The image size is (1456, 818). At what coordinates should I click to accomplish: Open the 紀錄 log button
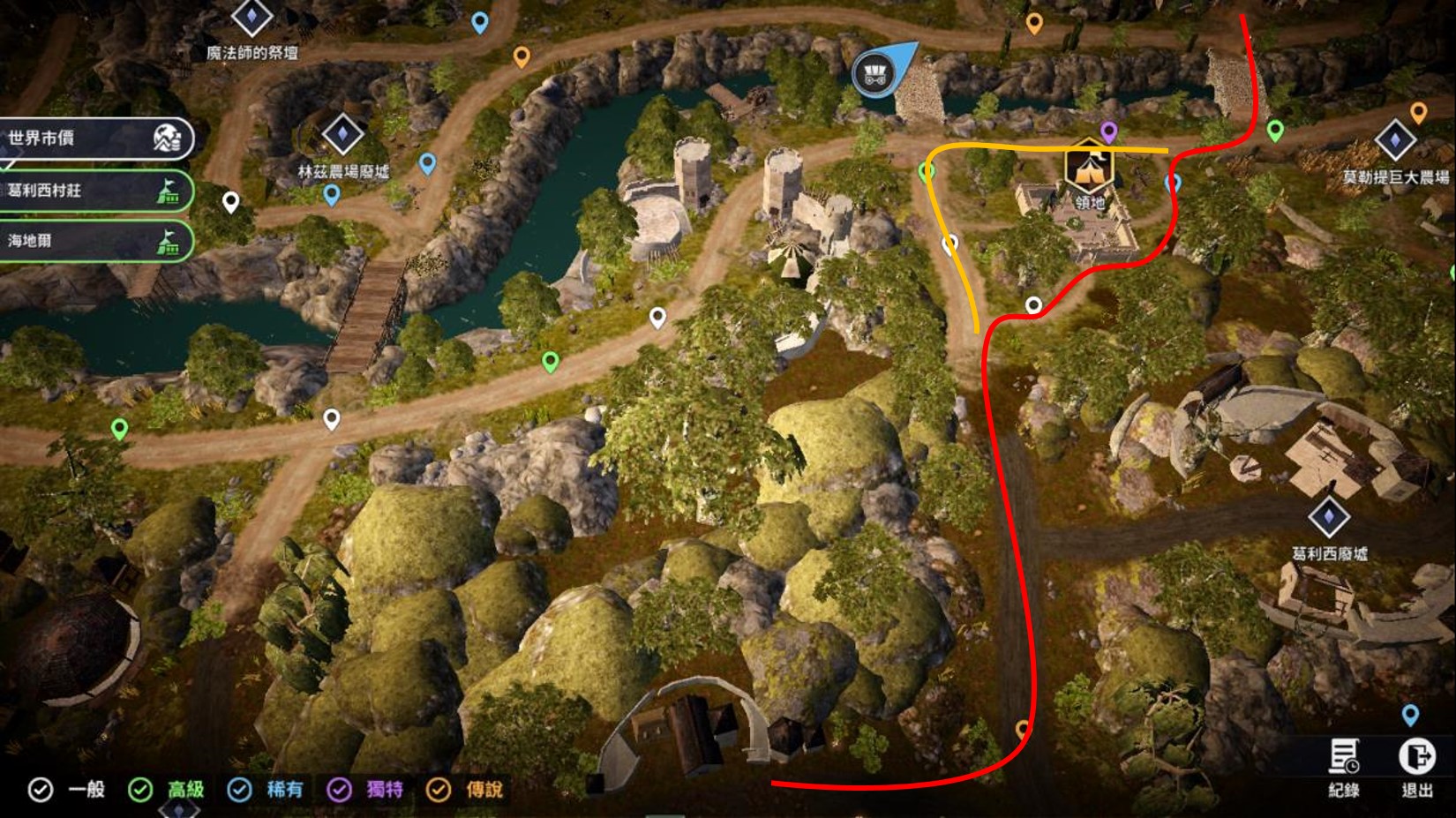1344,766
